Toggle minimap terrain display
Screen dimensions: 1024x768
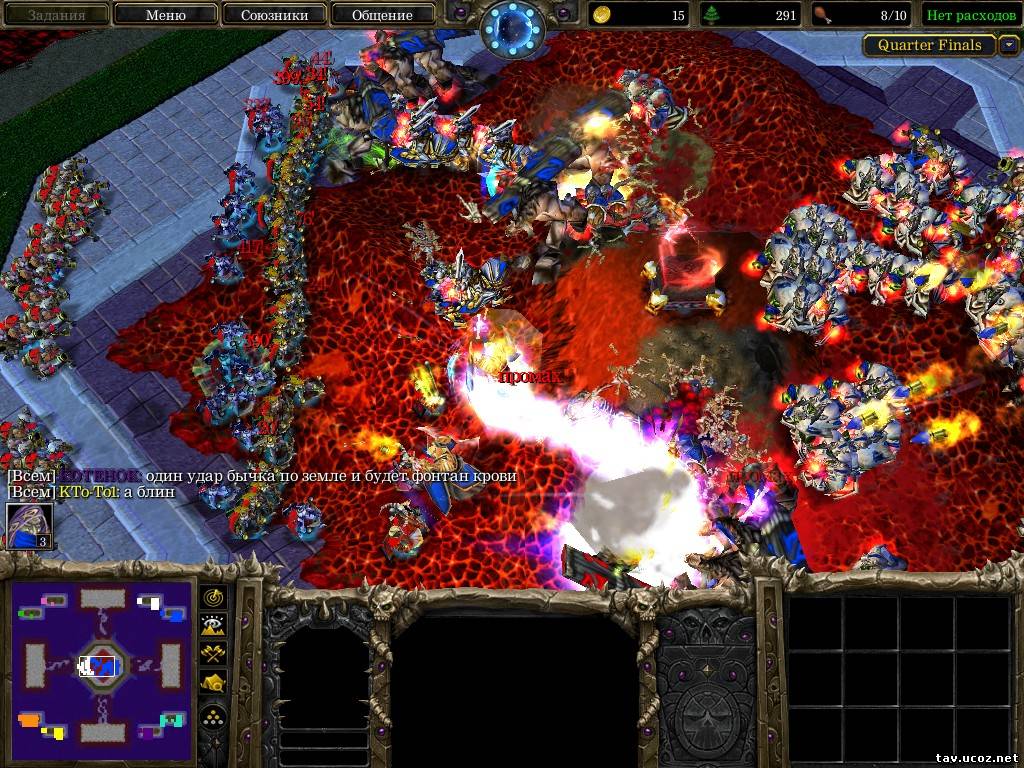coord(214,626)
